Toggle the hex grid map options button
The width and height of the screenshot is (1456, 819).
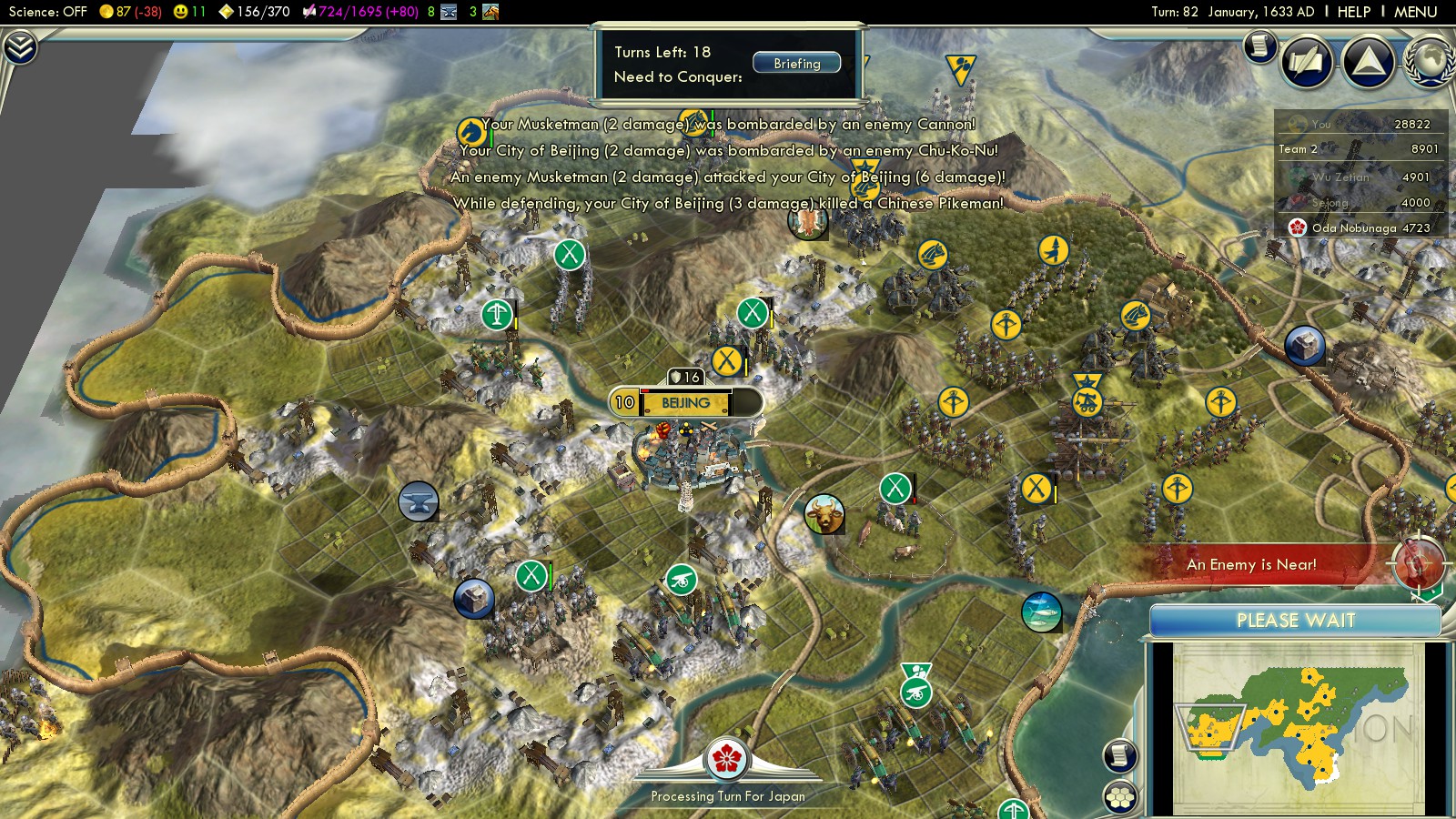pos(1120,797)
